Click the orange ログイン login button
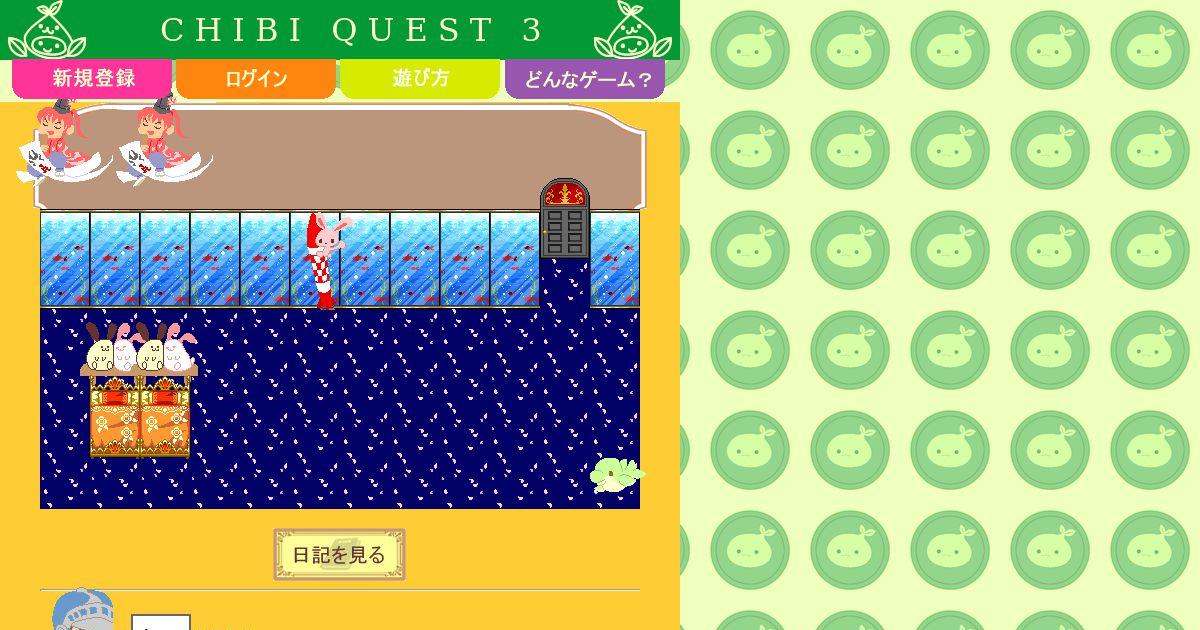1200x630 pixels. 256,79
